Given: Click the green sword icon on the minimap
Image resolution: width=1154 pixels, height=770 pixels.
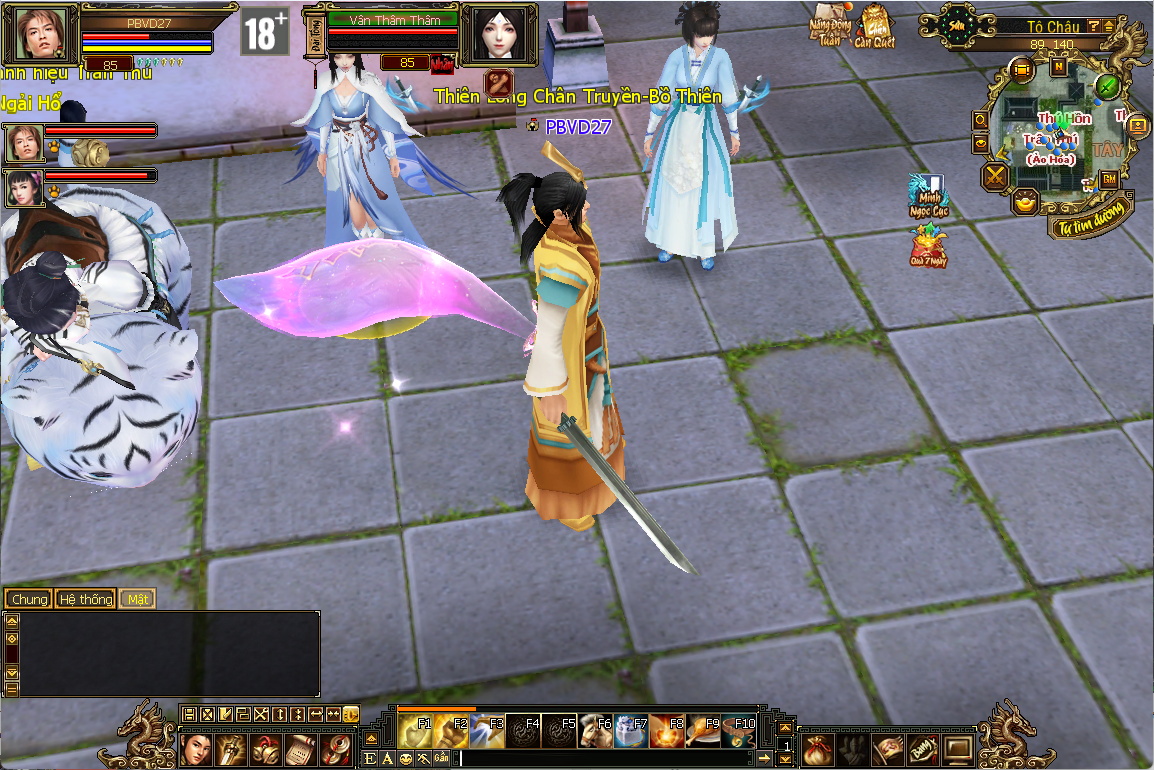Looking at the screenshot, I should coord(1106,86).
